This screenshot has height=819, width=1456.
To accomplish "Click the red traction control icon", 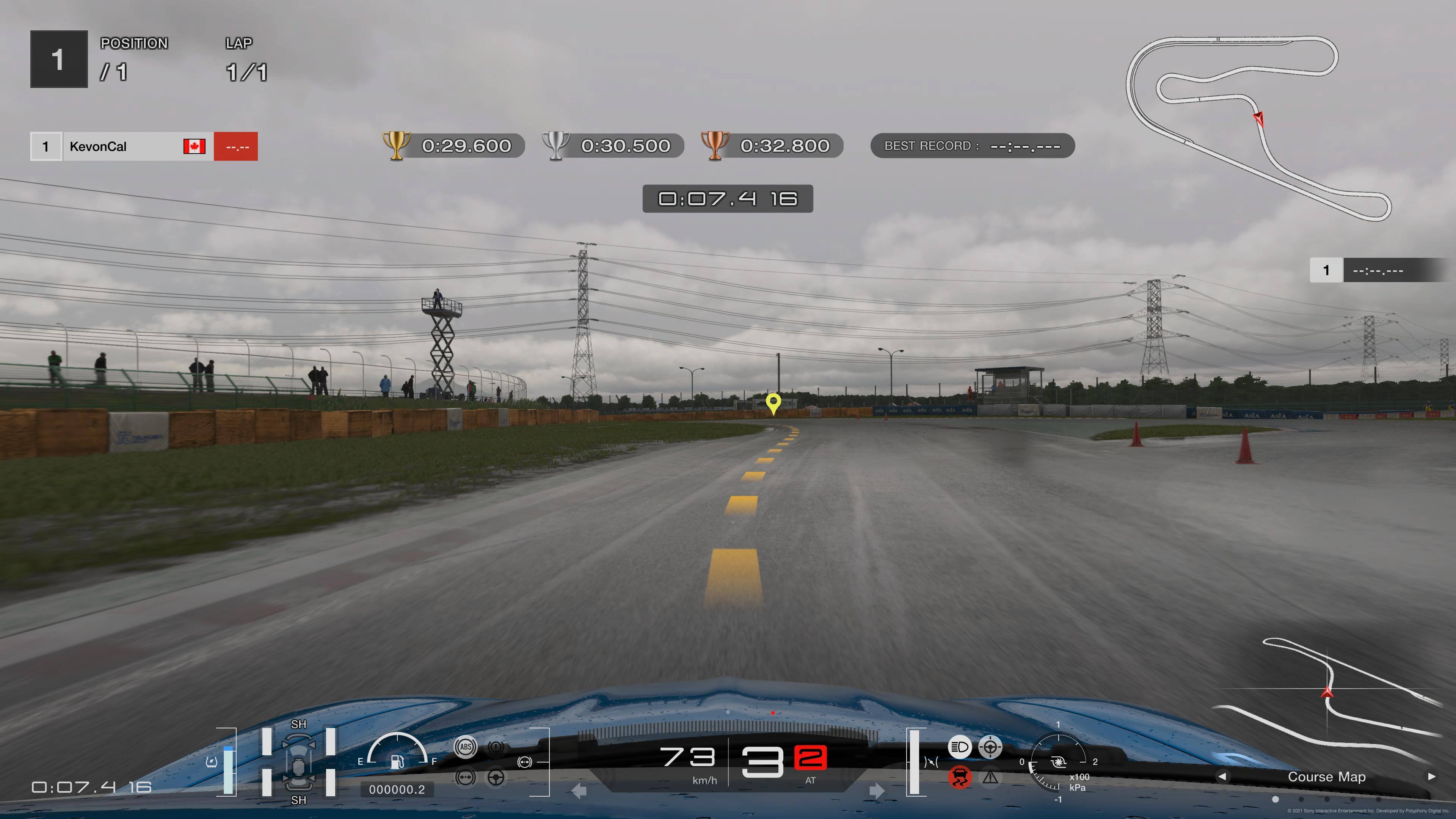I will 959,777.
